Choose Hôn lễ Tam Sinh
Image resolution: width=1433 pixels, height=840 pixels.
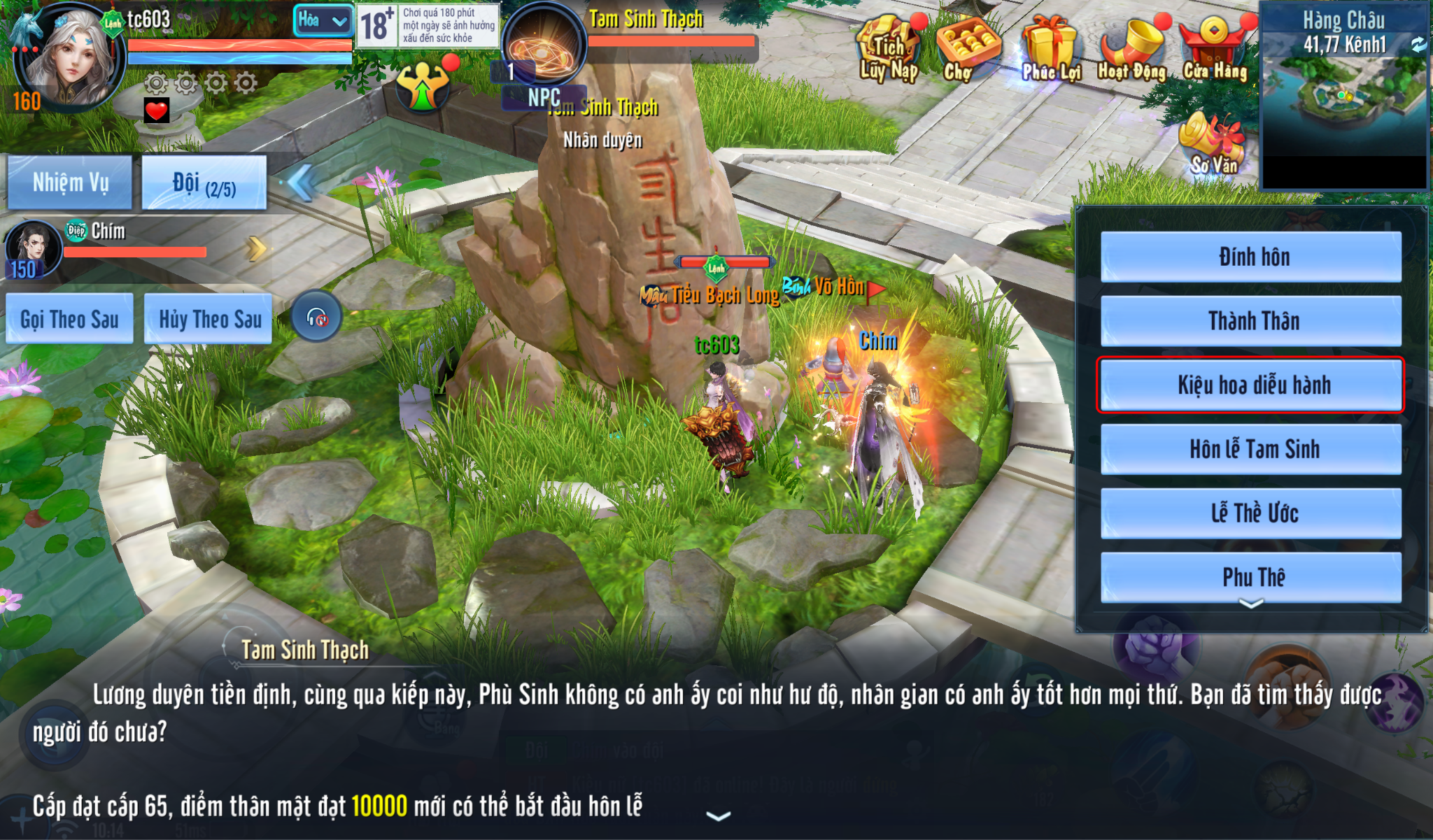click(x=1251, y=449)
